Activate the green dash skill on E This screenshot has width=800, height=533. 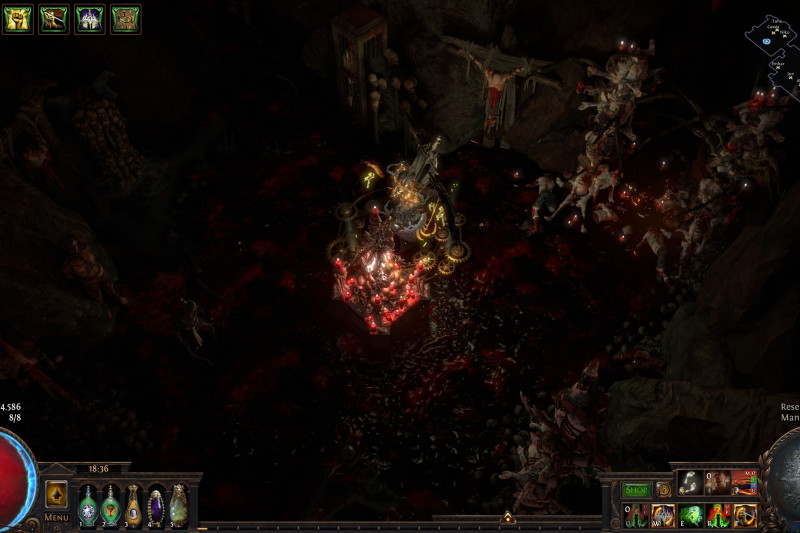690,515
